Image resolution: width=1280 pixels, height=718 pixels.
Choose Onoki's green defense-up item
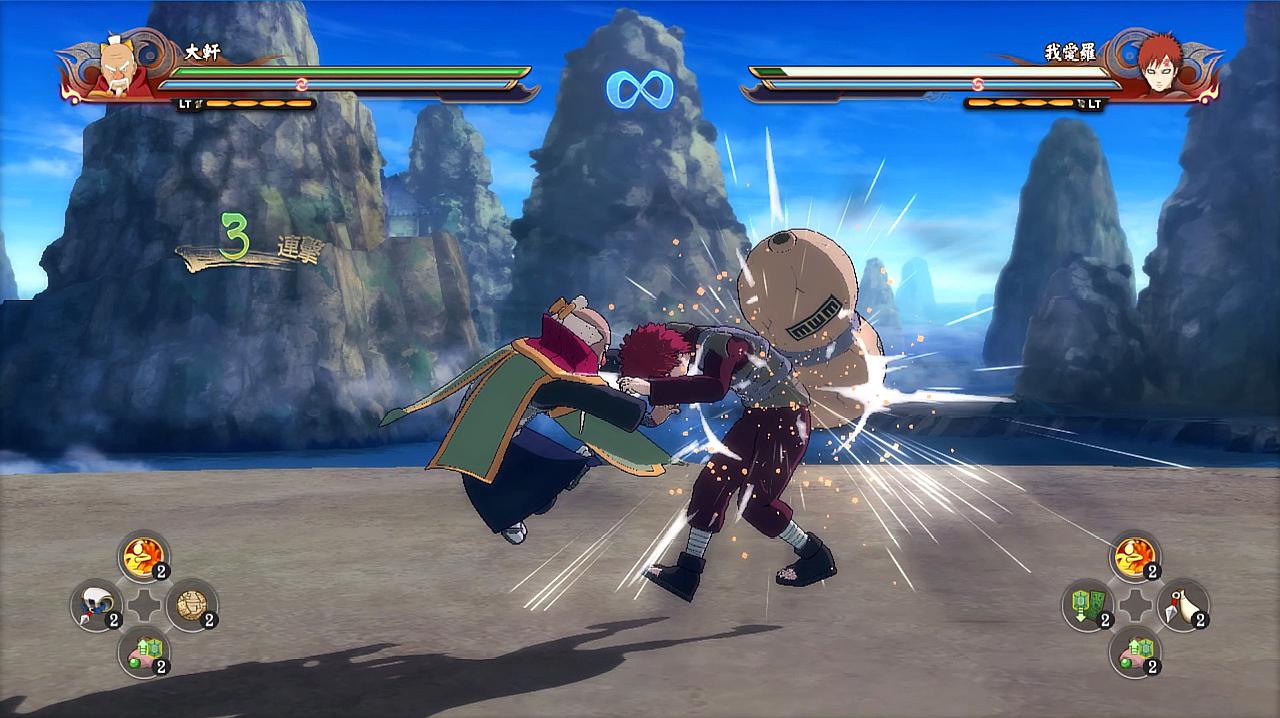click(x=143, y=652)
